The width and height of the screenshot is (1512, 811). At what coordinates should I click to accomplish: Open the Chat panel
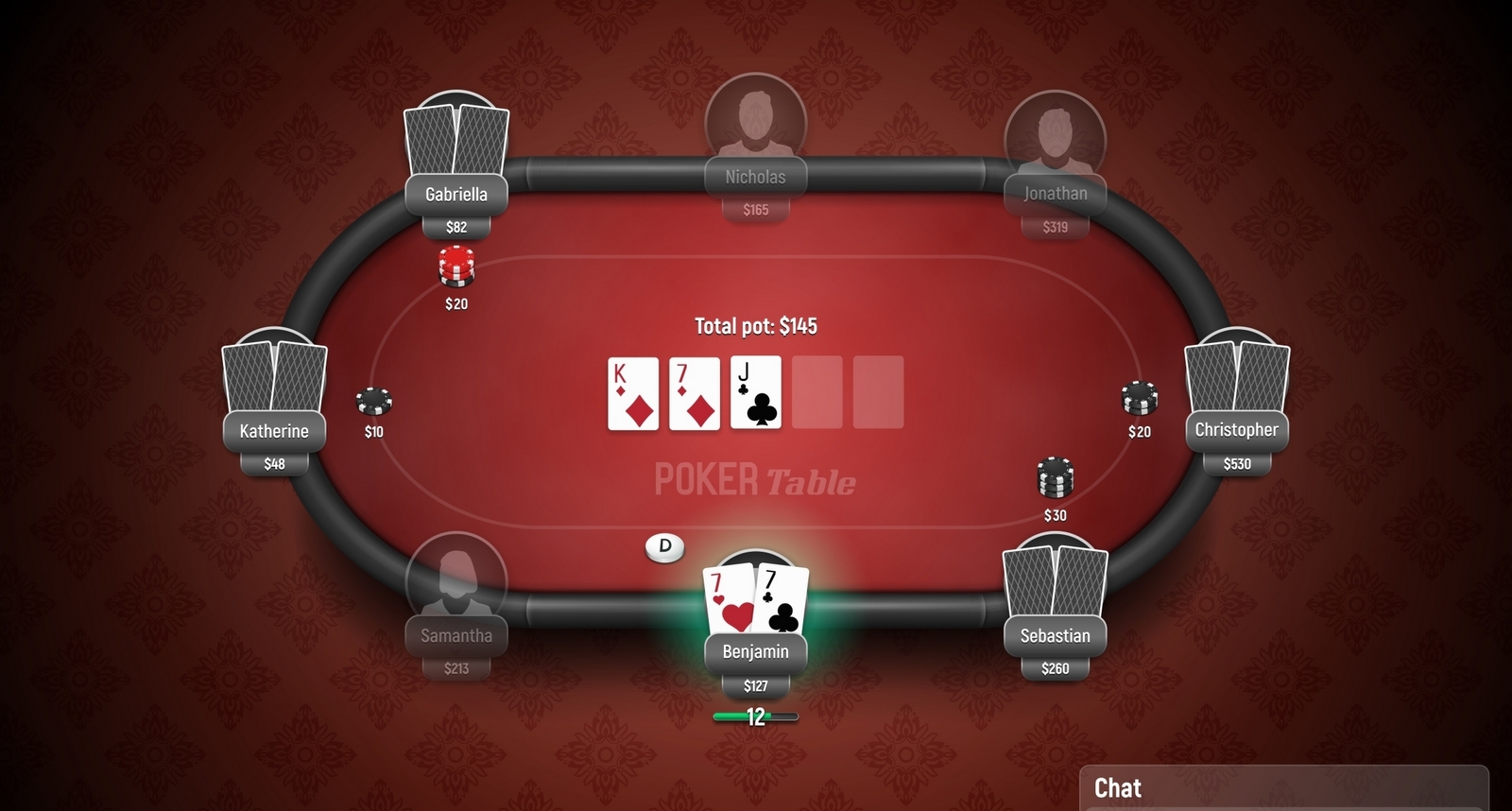pos(1118,788)
